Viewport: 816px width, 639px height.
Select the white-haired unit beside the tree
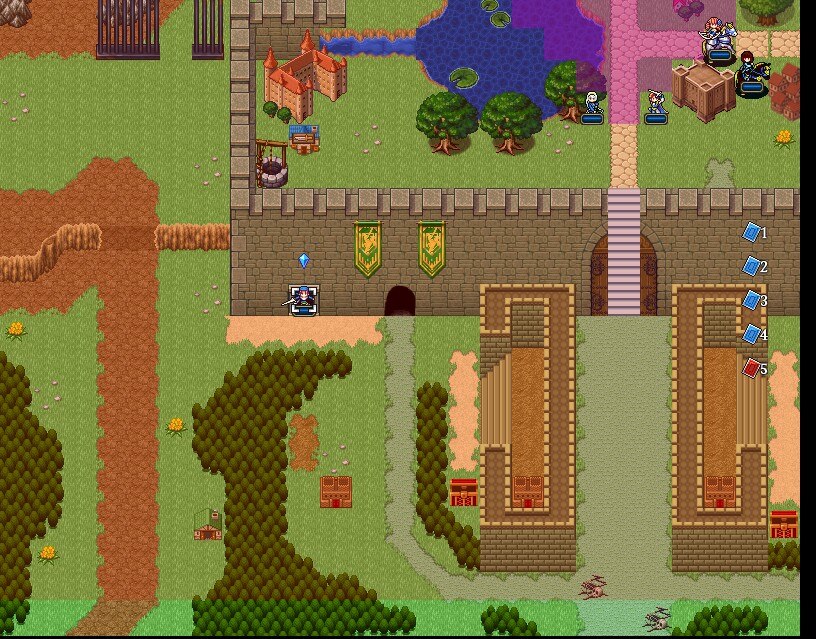pos(592,105)
